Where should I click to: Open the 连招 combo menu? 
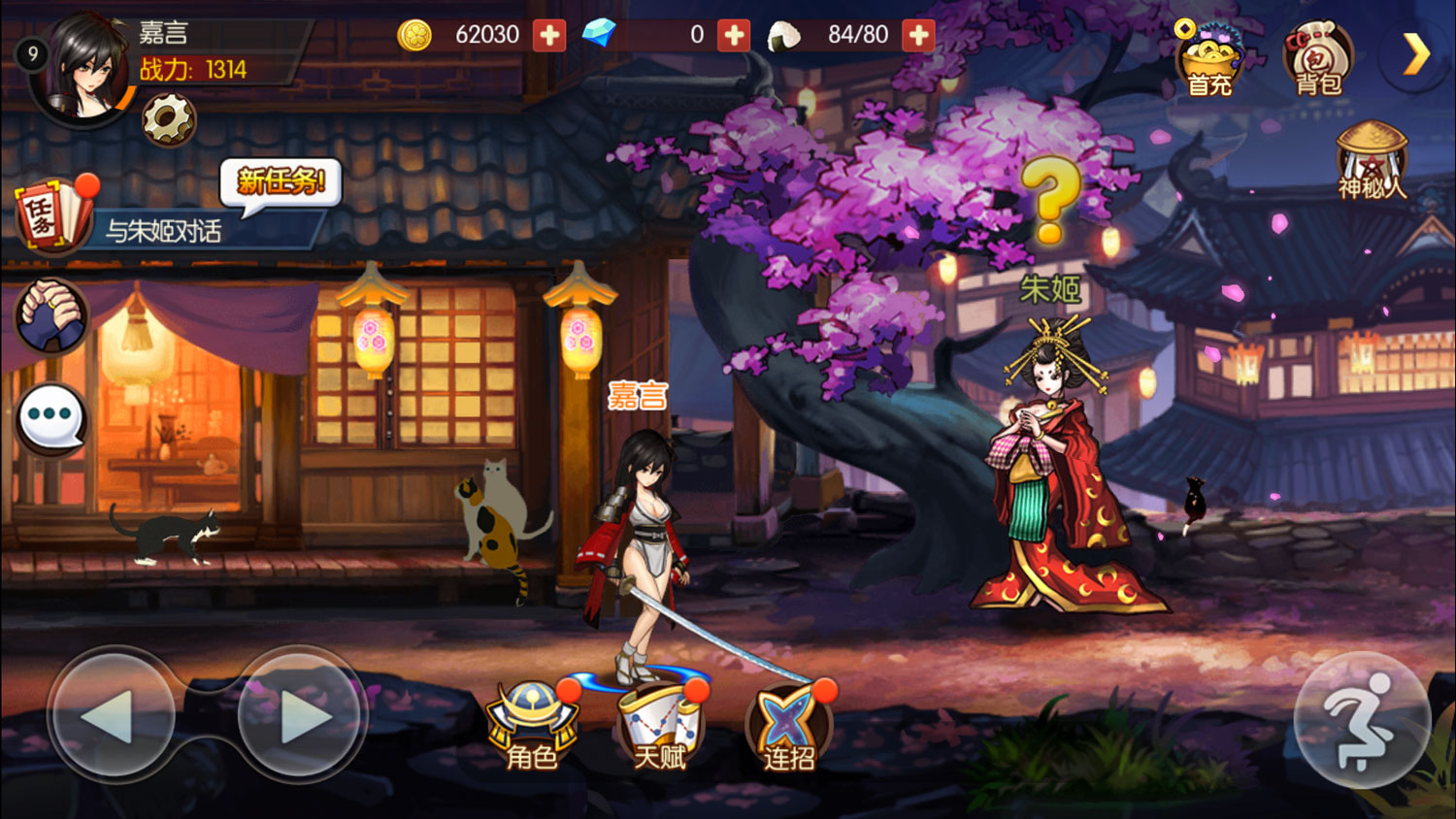tap(788, 727)
